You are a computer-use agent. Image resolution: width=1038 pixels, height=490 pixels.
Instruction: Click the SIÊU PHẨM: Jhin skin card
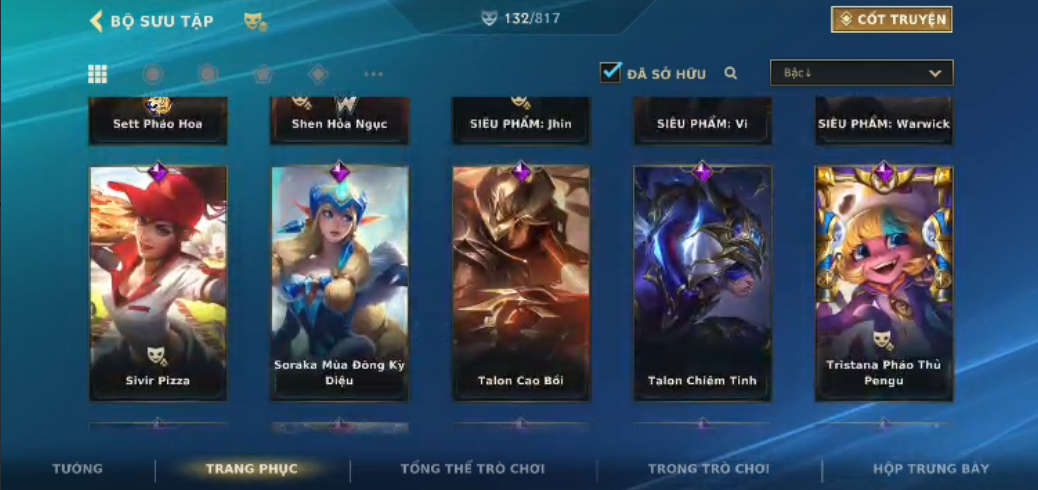tap(521, 120)
